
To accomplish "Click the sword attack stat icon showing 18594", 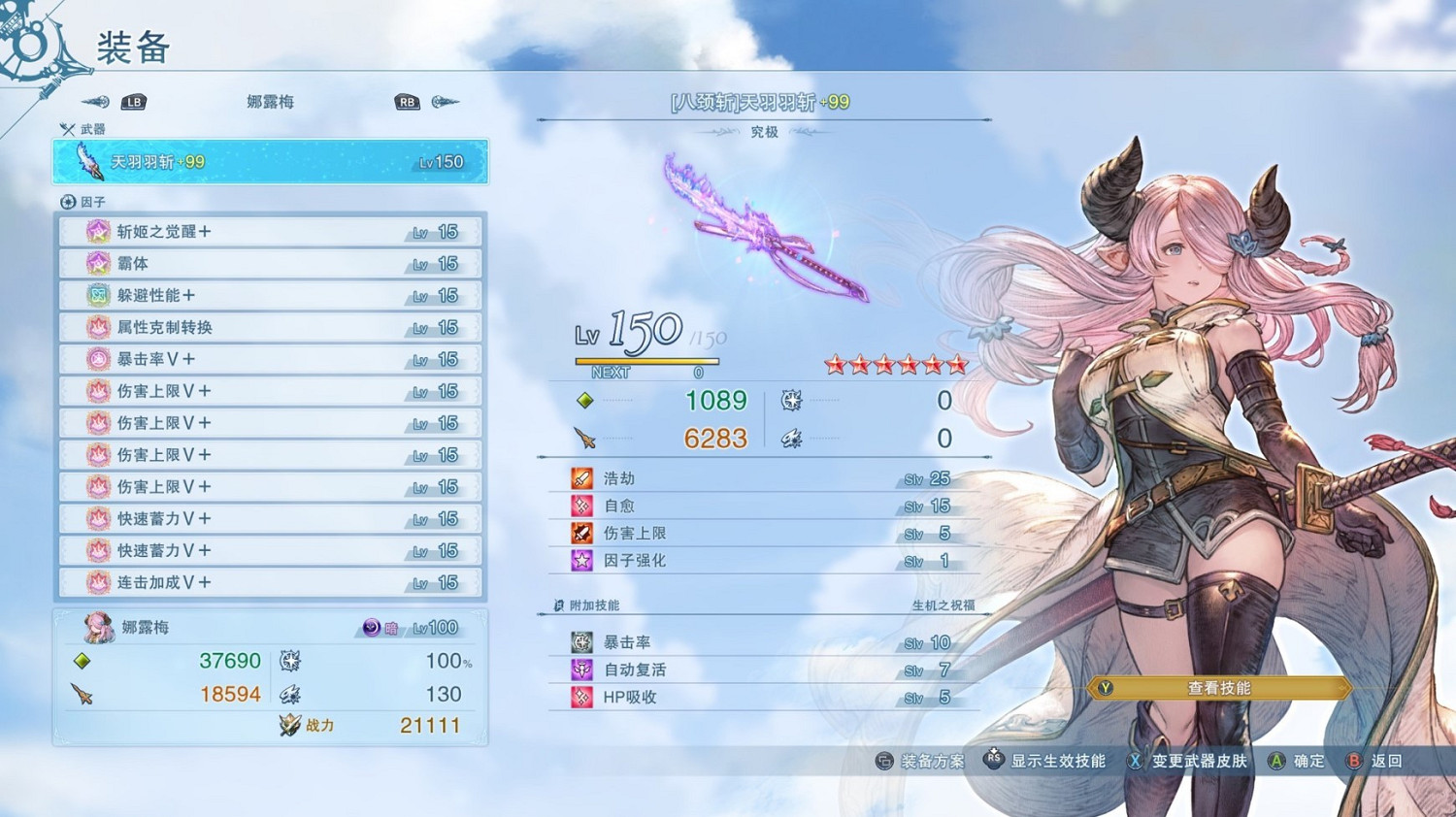I will tap(83, 694).
